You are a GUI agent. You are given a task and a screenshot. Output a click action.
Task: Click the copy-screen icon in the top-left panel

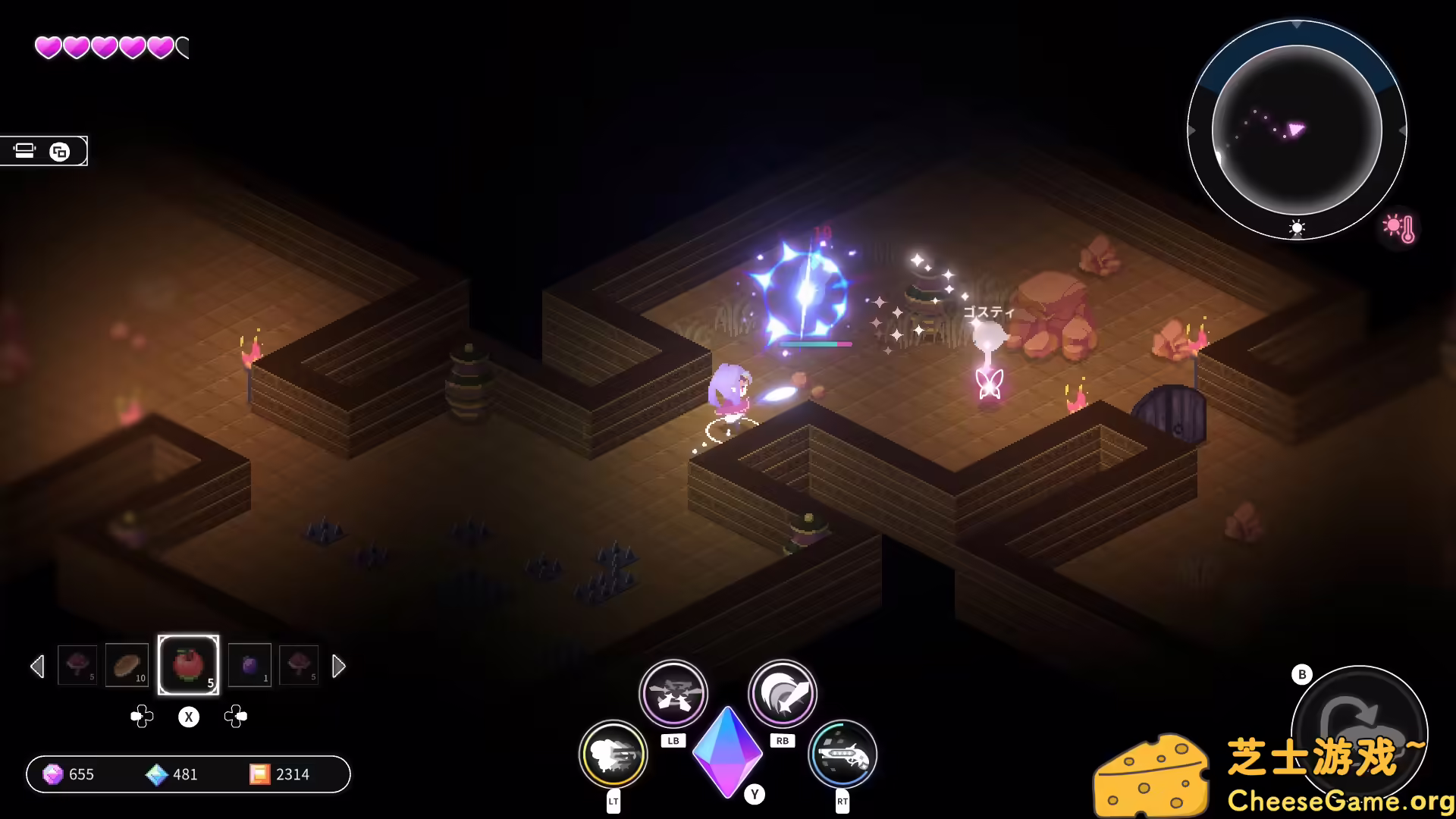click(61, 151)
